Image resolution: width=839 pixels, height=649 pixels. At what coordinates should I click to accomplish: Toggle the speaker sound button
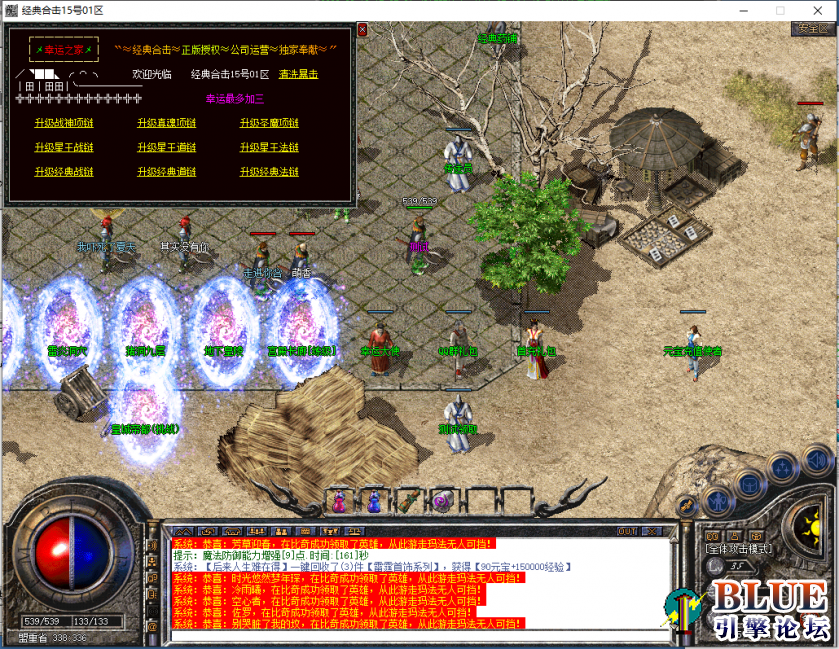[x=816, y=462]
